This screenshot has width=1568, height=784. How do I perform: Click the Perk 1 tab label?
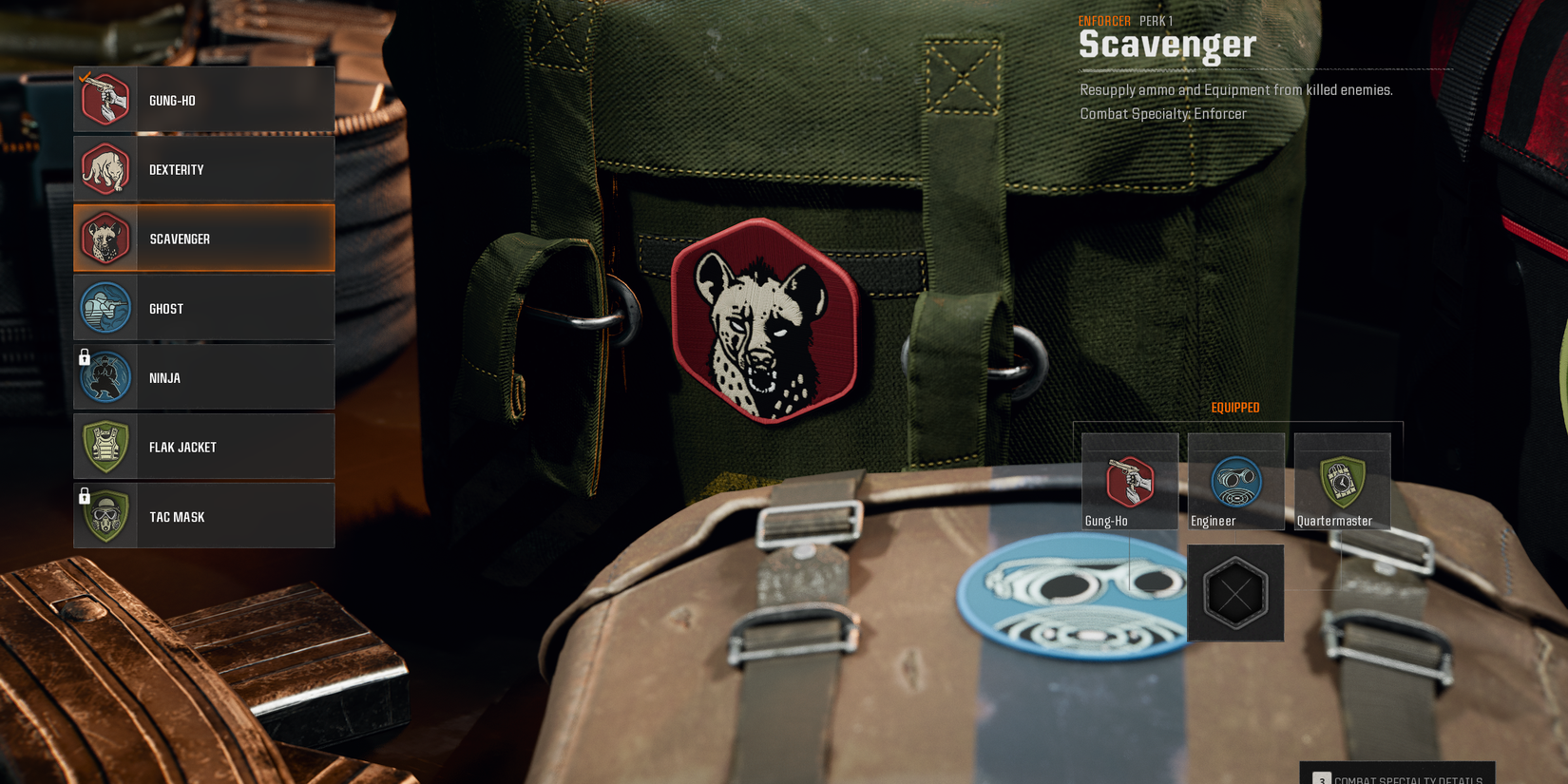point(1155,20)
